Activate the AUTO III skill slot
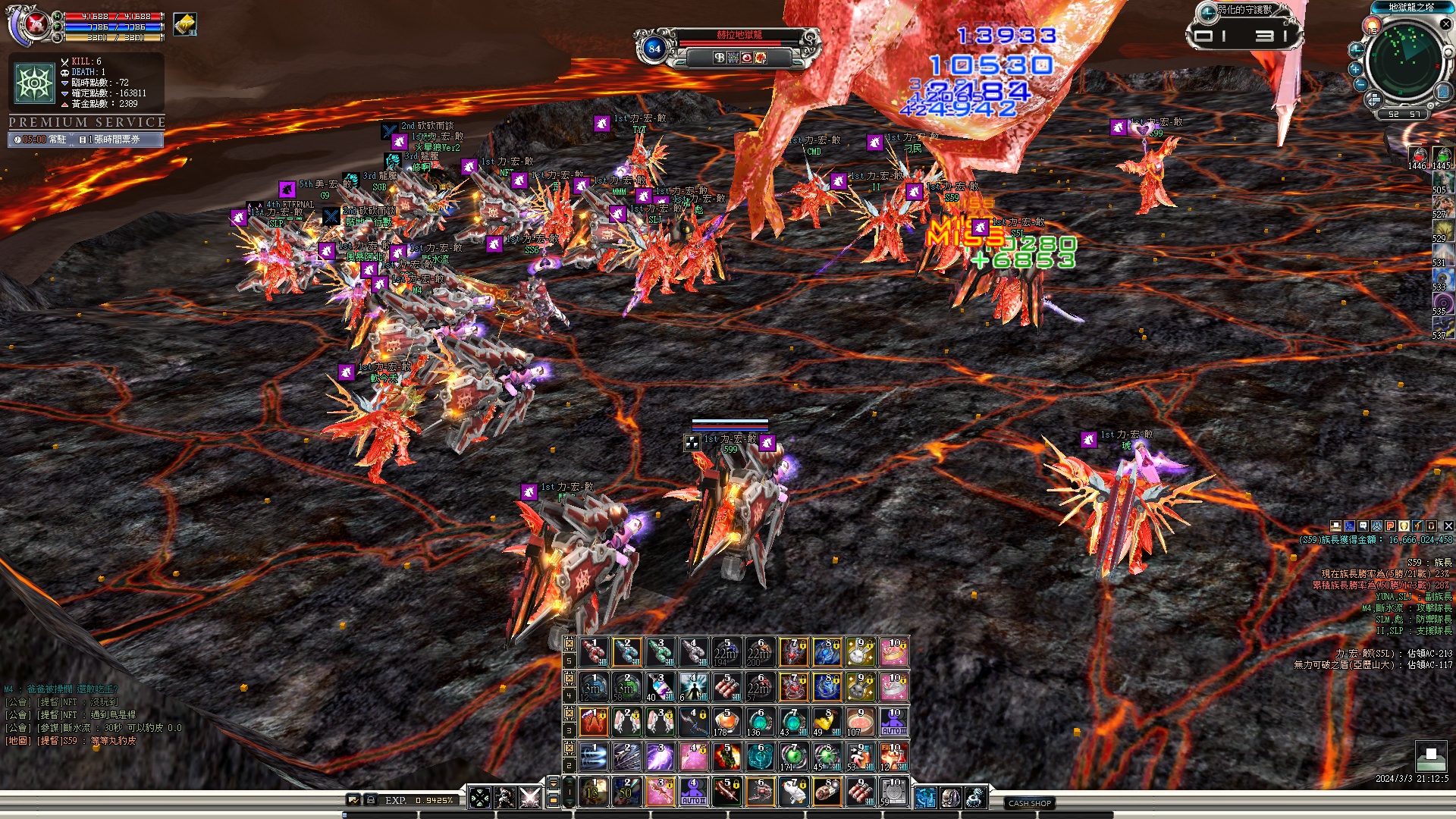 (894, 721)
